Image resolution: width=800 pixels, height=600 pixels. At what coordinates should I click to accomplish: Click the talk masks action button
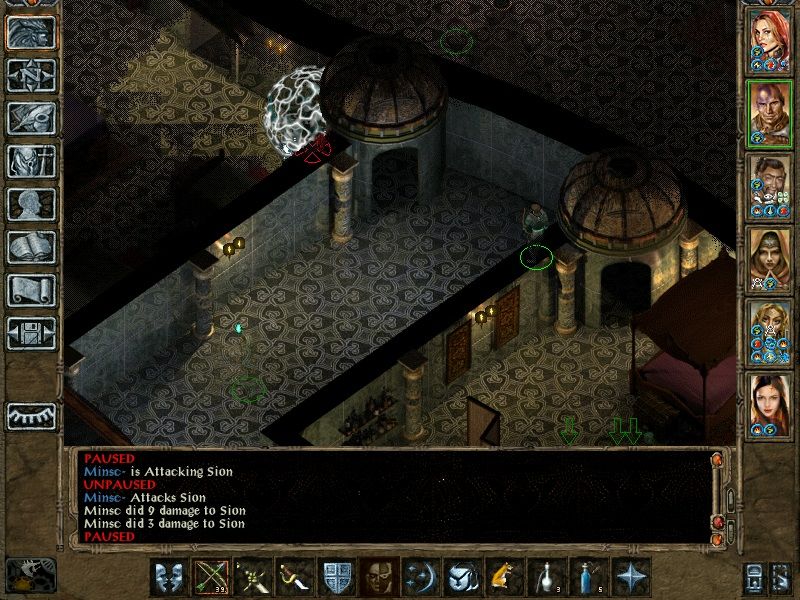click(x=169, y=578)
